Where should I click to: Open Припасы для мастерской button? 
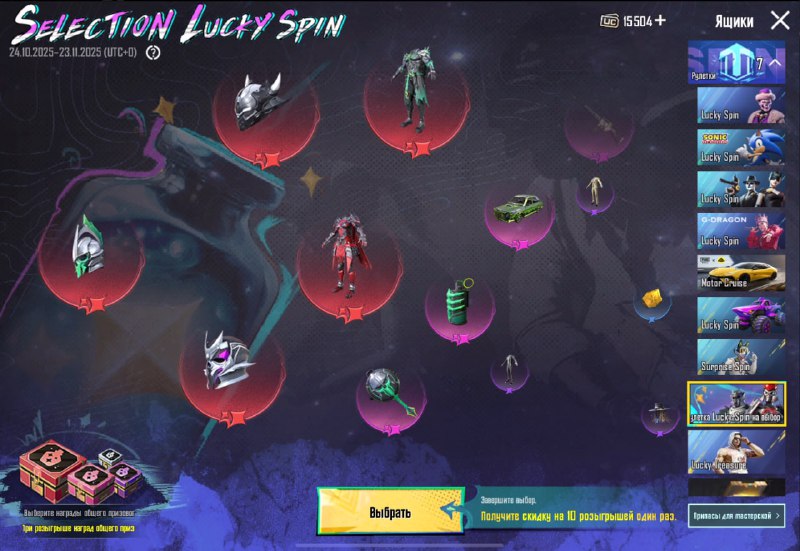coord(736,515)
